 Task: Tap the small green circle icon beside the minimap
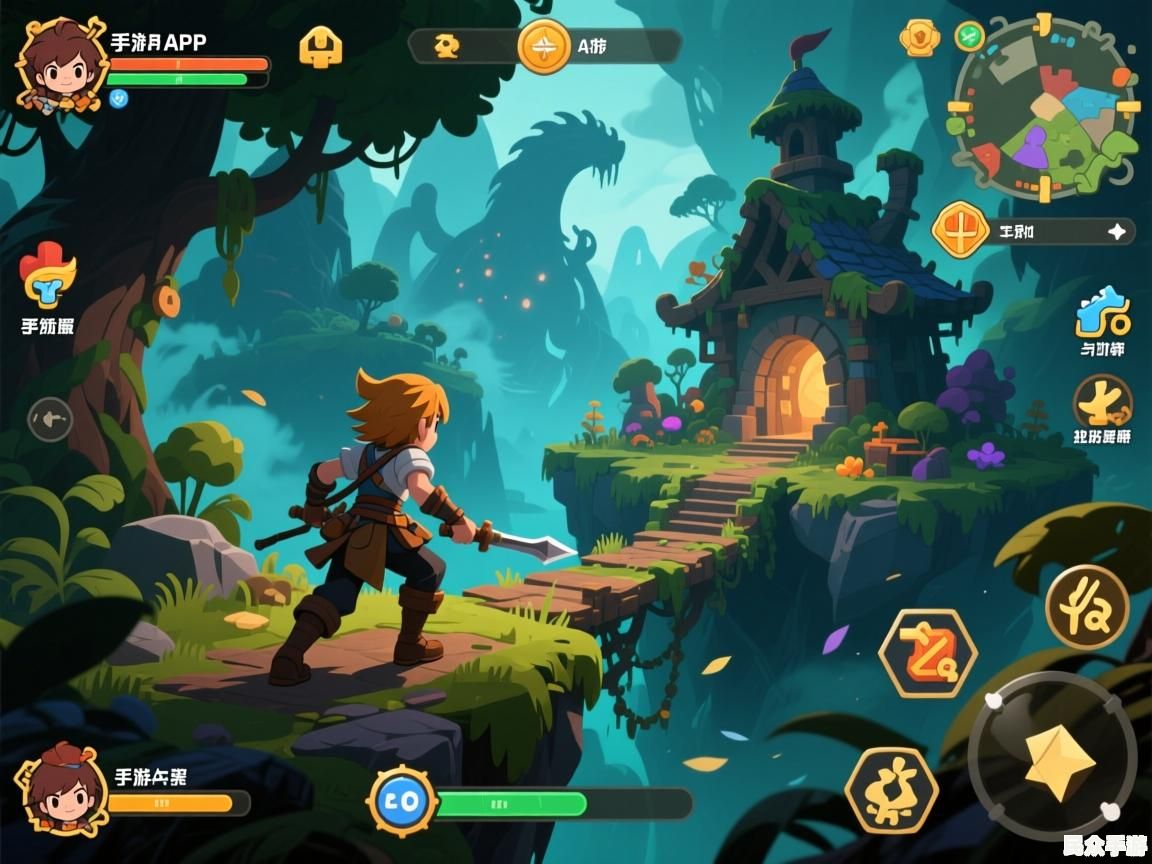coord(969,36)
